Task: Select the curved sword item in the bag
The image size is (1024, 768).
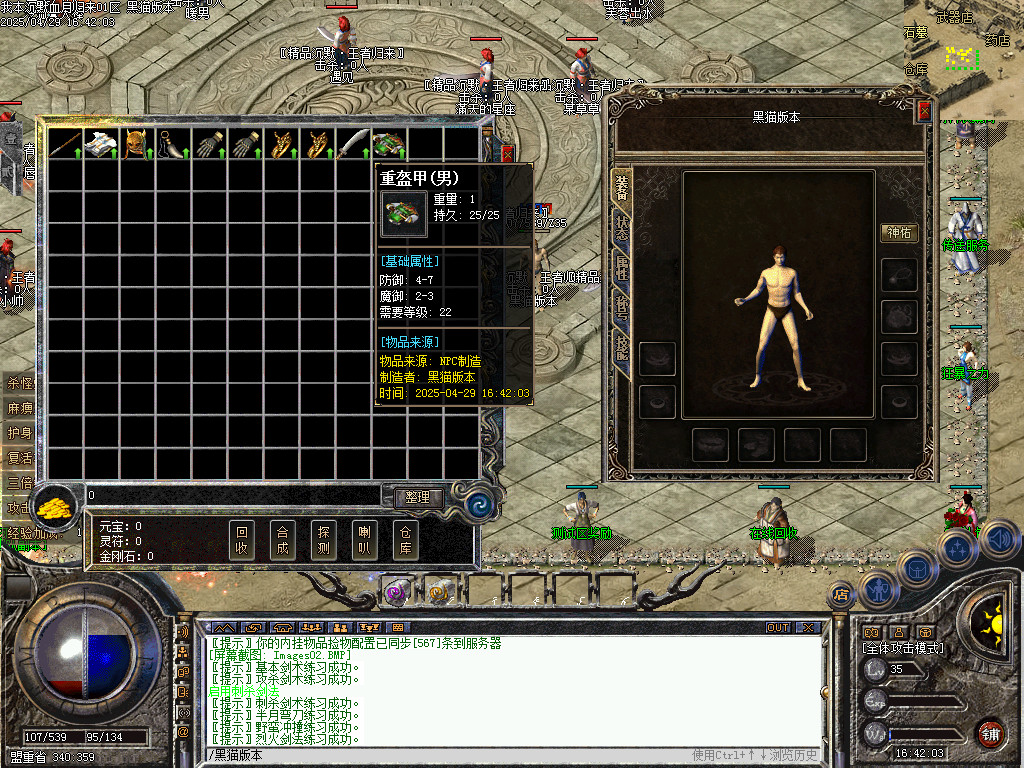Action: tap(352, 145)
